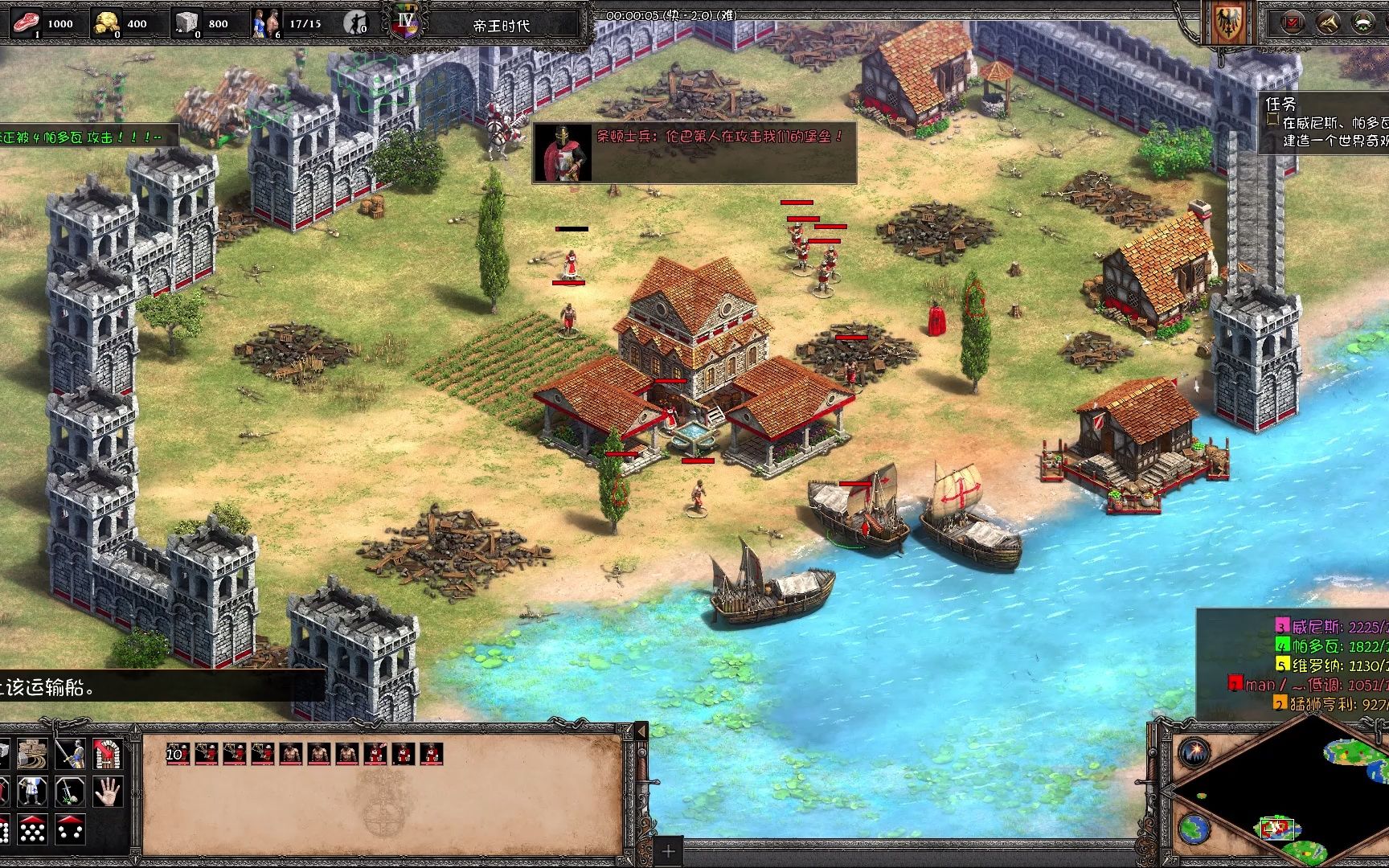This screenshot has height=868, width=1389.
Task: Select the first unit portrait labeled 10
Action: coord(178,754)
